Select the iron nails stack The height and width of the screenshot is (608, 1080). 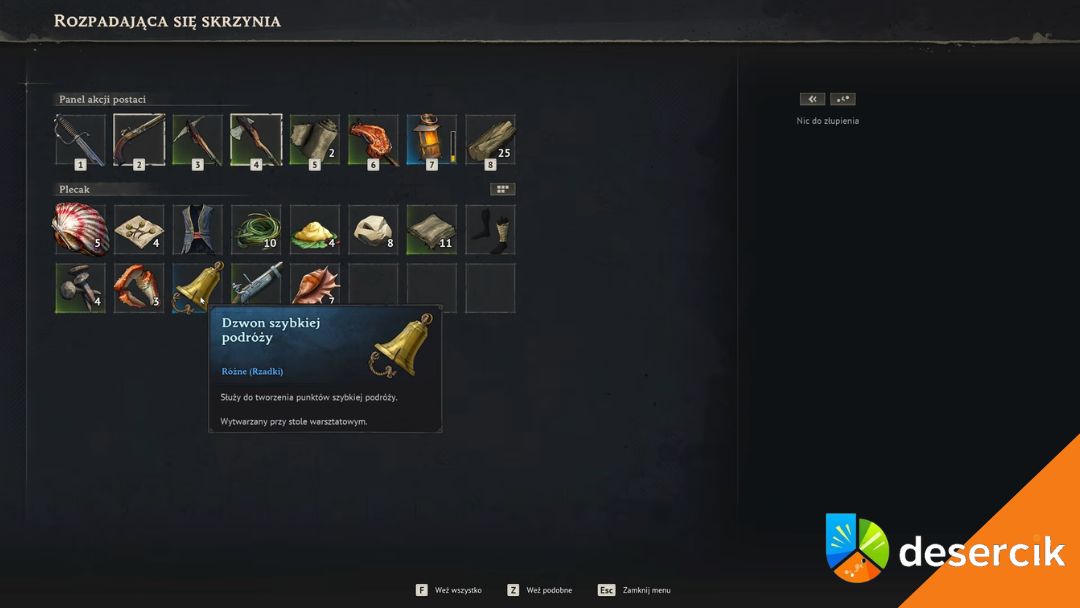(x=80, y=288)
